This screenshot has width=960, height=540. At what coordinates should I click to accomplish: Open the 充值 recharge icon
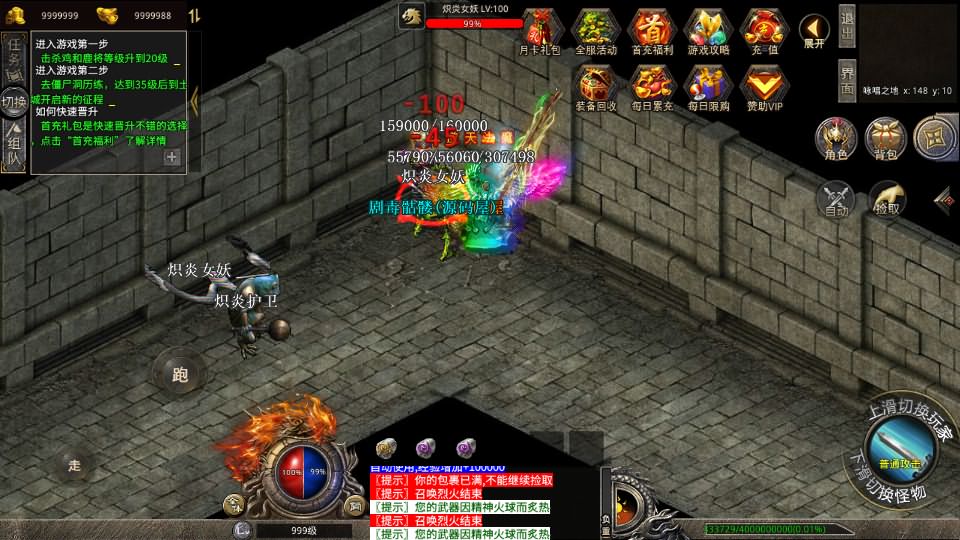tap(764, 30)
